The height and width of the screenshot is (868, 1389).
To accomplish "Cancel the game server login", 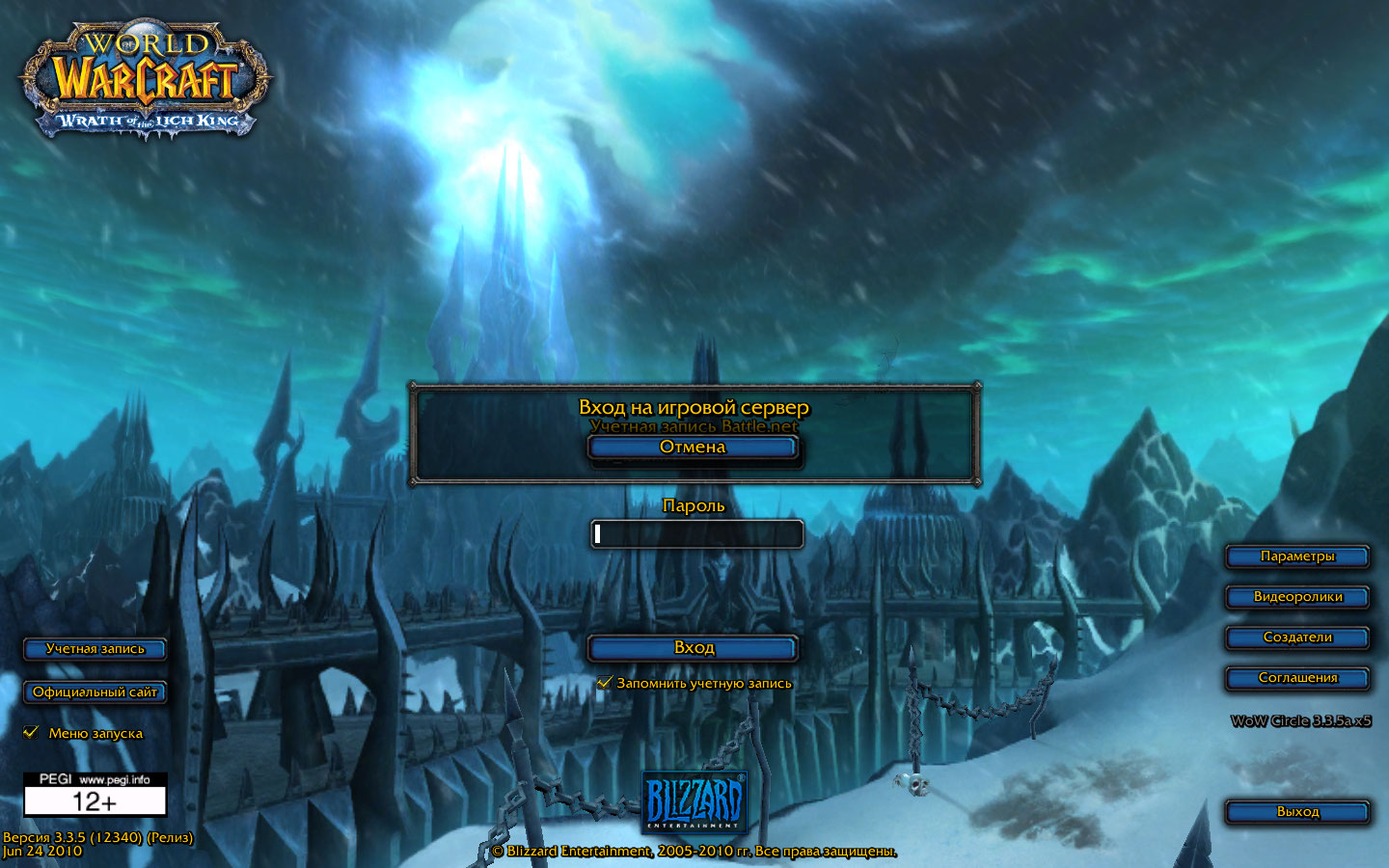I will coord(693,448).
